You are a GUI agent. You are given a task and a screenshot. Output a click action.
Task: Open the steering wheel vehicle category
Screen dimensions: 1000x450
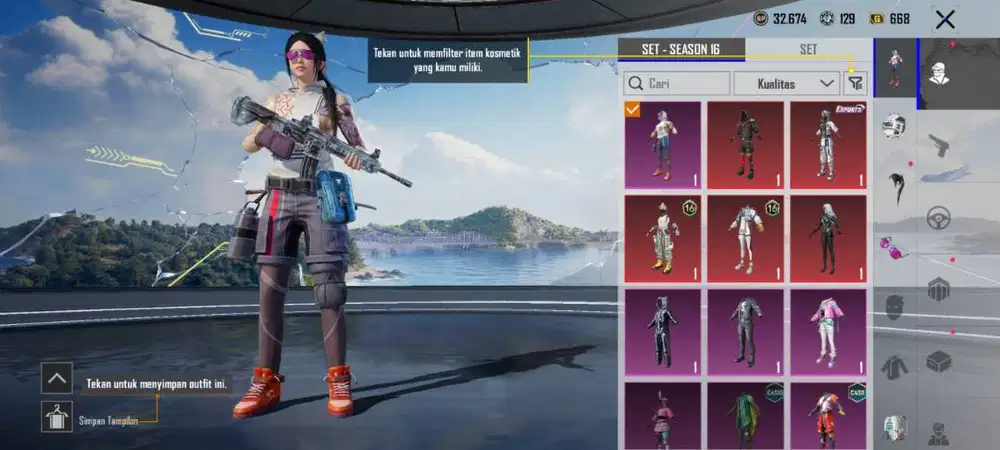tap(938, 217)
